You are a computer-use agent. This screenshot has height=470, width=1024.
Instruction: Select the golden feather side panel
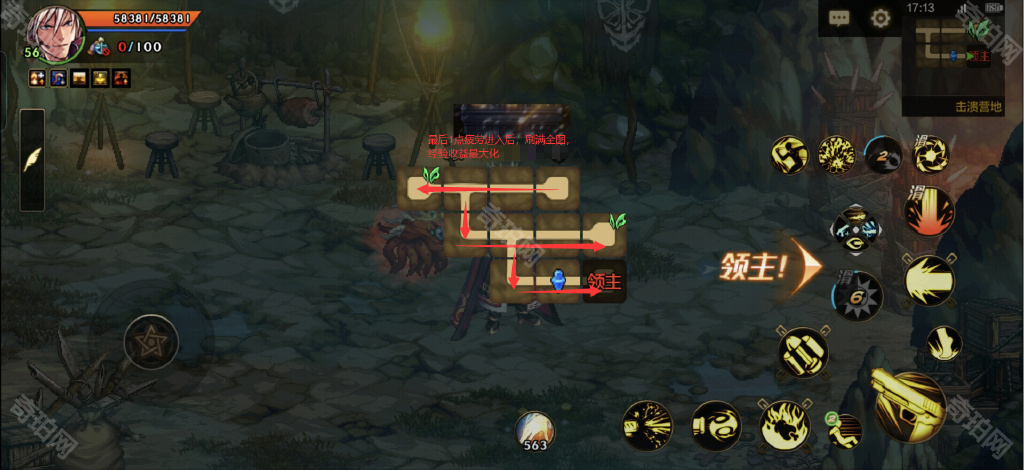tap(32, 159)
